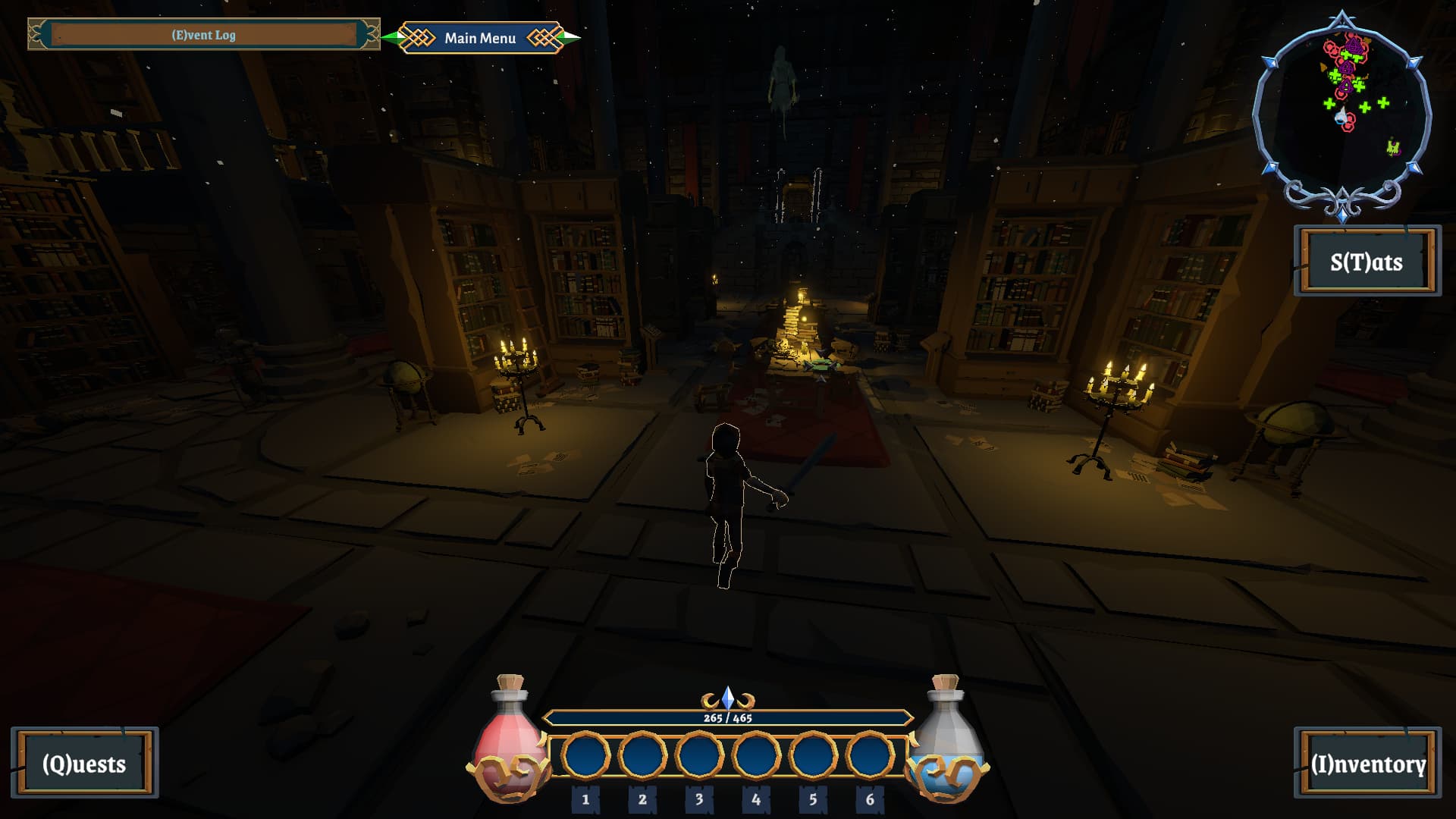The height and width of the screenshot is (819, 1456).
Task: Open the (Q)uests journal
Action: pos(84,763)
